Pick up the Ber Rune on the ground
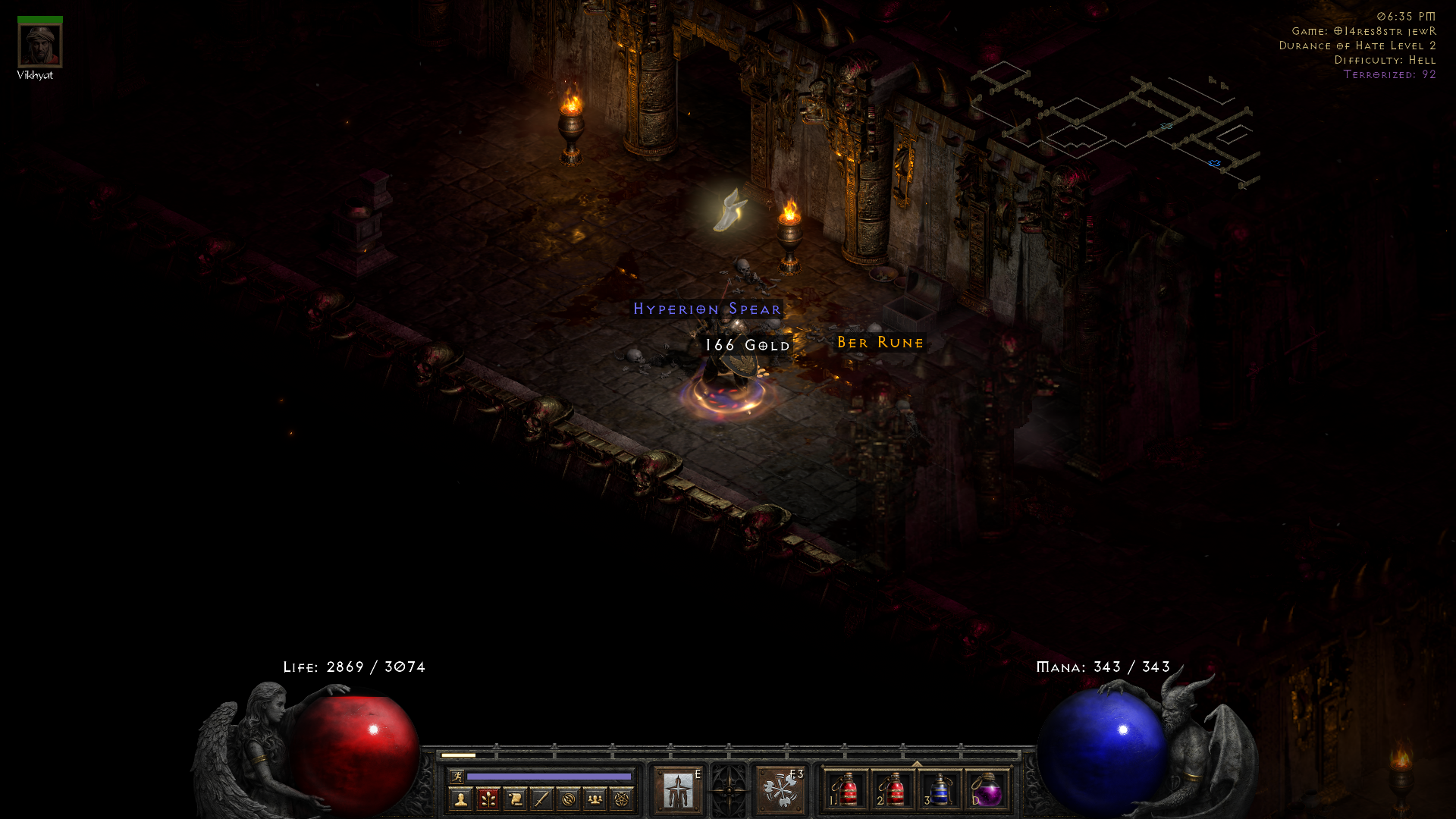 [880, 343]
